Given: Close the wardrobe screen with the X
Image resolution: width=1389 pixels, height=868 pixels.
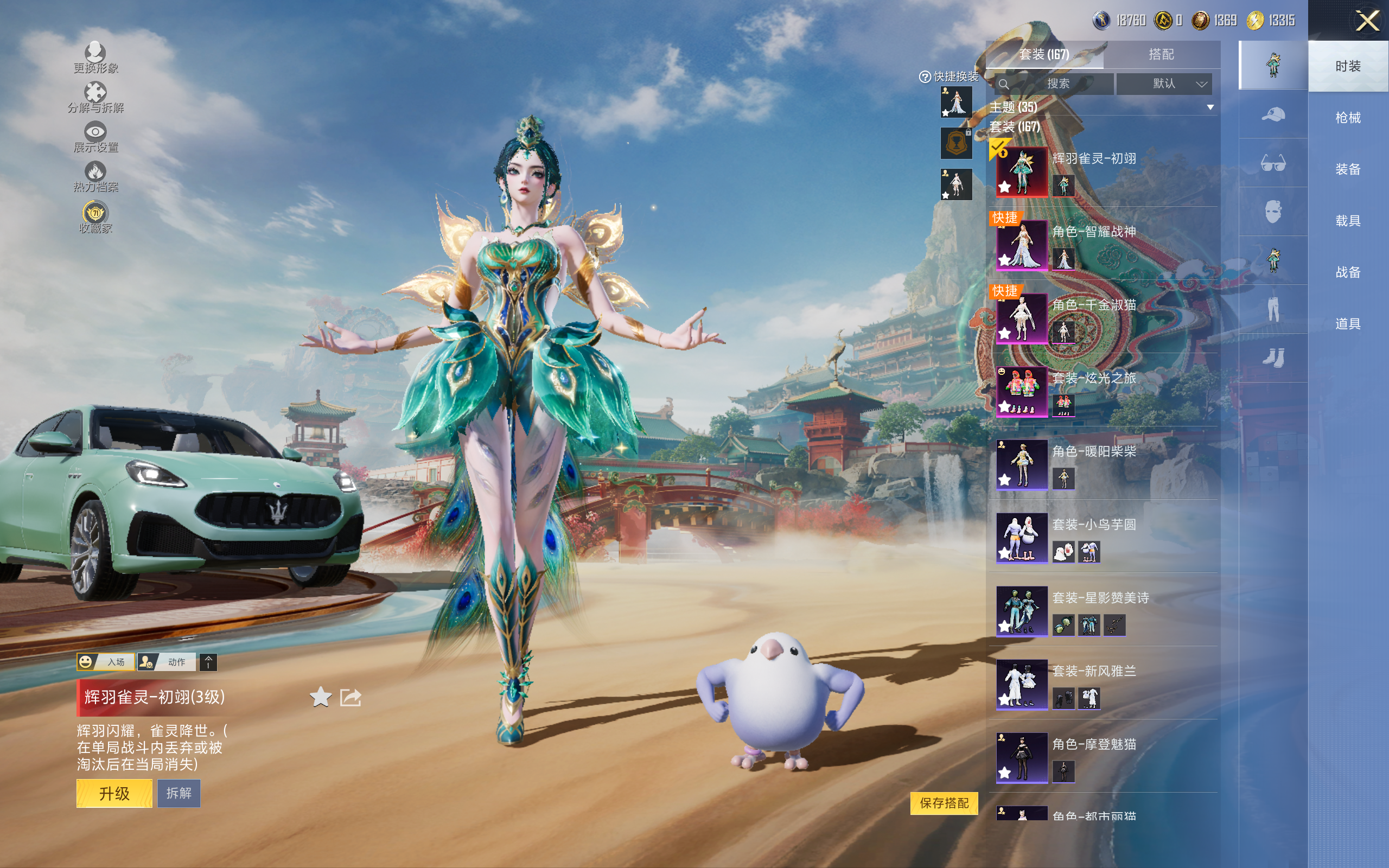Looking at the screenshot, I should [1367, 21].
